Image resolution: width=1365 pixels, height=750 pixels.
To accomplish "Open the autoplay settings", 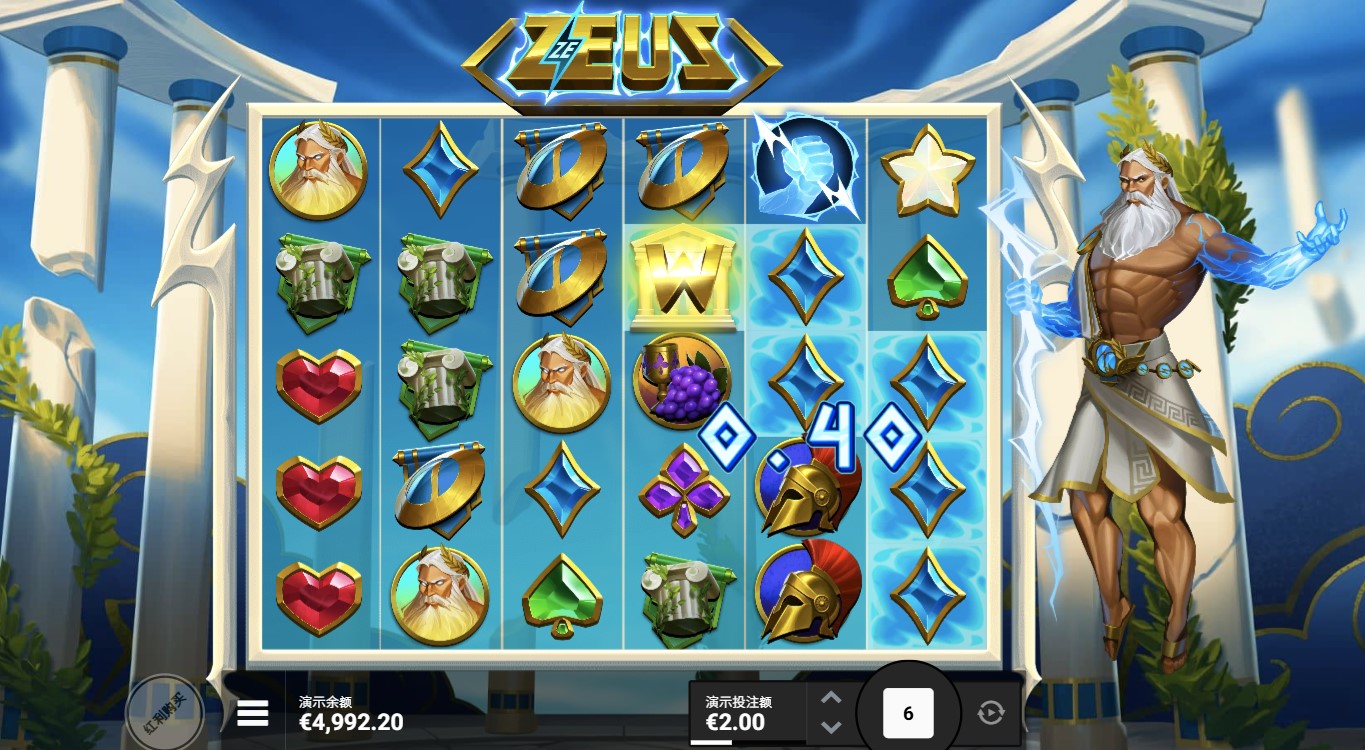I will point(990,713).
